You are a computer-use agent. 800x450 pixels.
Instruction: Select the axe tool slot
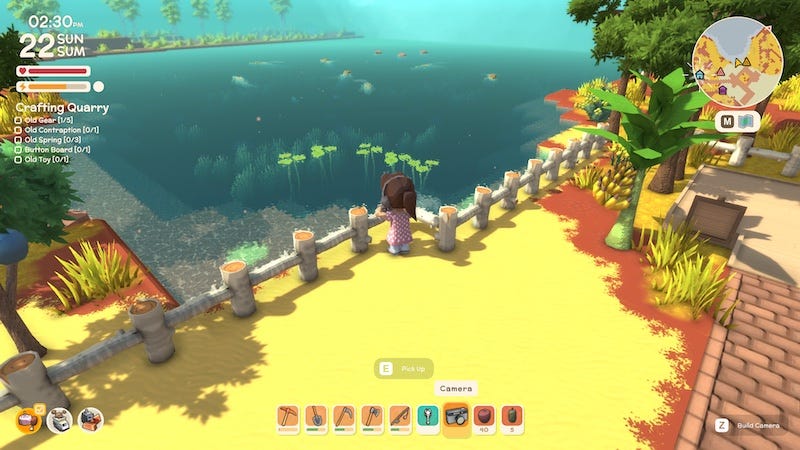(x=372, y=415)
